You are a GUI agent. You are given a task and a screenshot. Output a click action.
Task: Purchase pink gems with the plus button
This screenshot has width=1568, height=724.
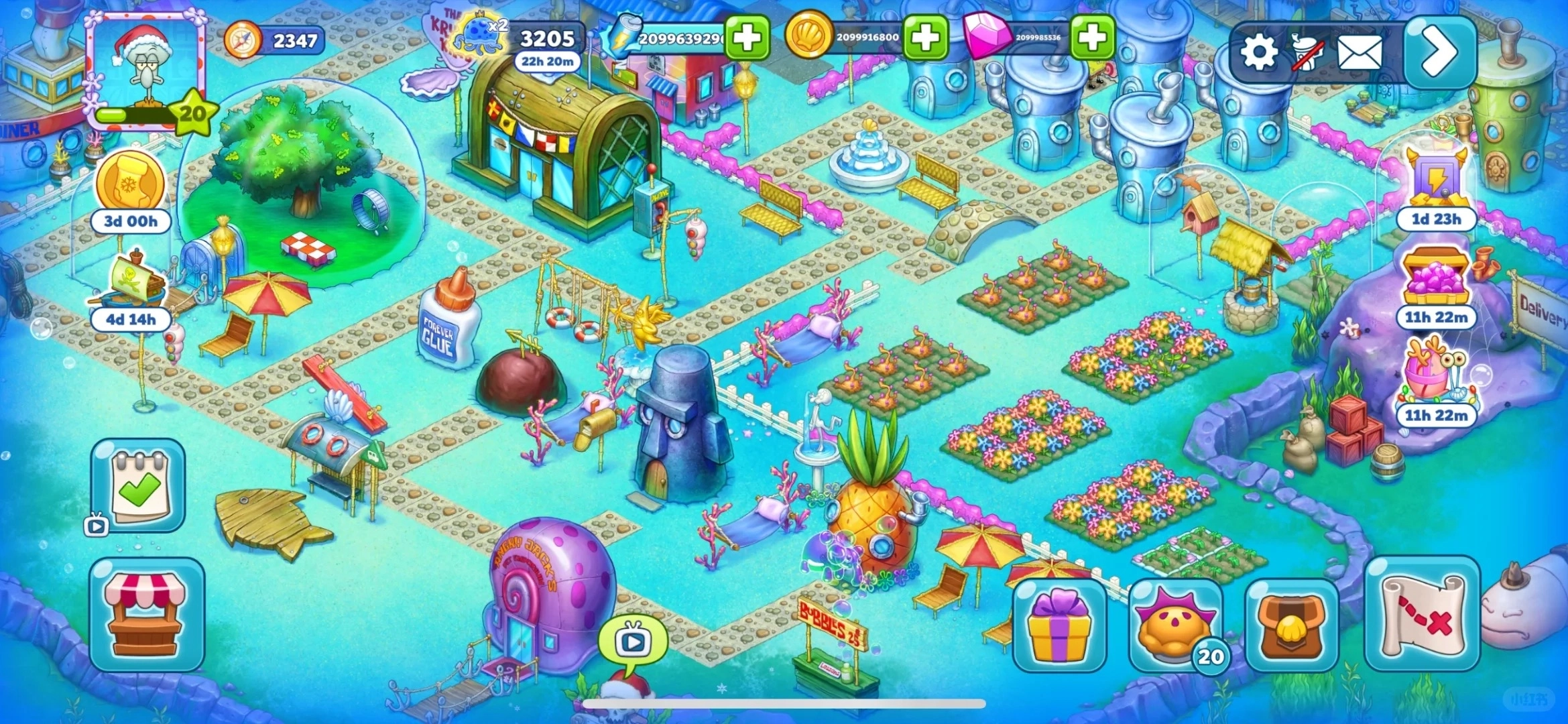pos(1092,38)
